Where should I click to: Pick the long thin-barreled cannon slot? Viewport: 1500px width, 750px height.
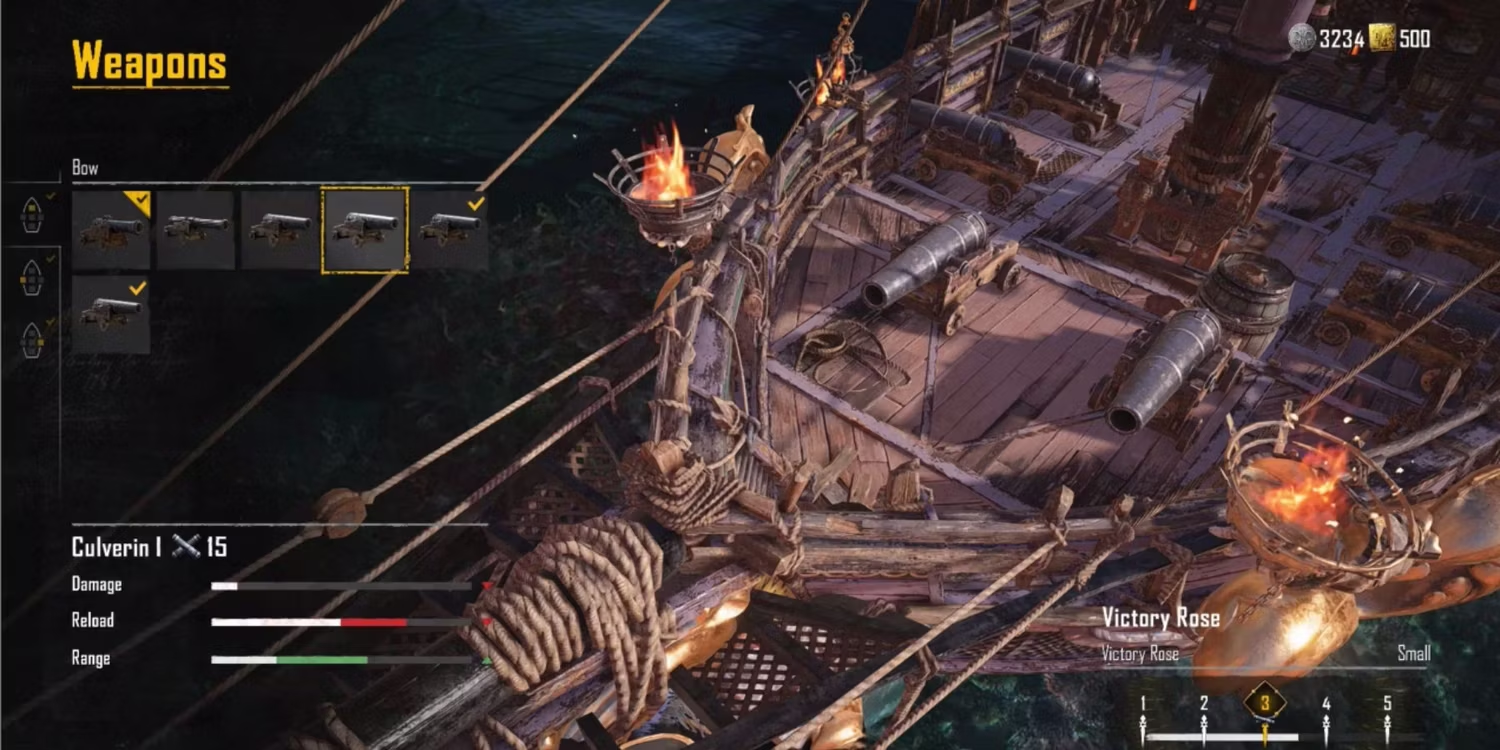click(195, 230)
